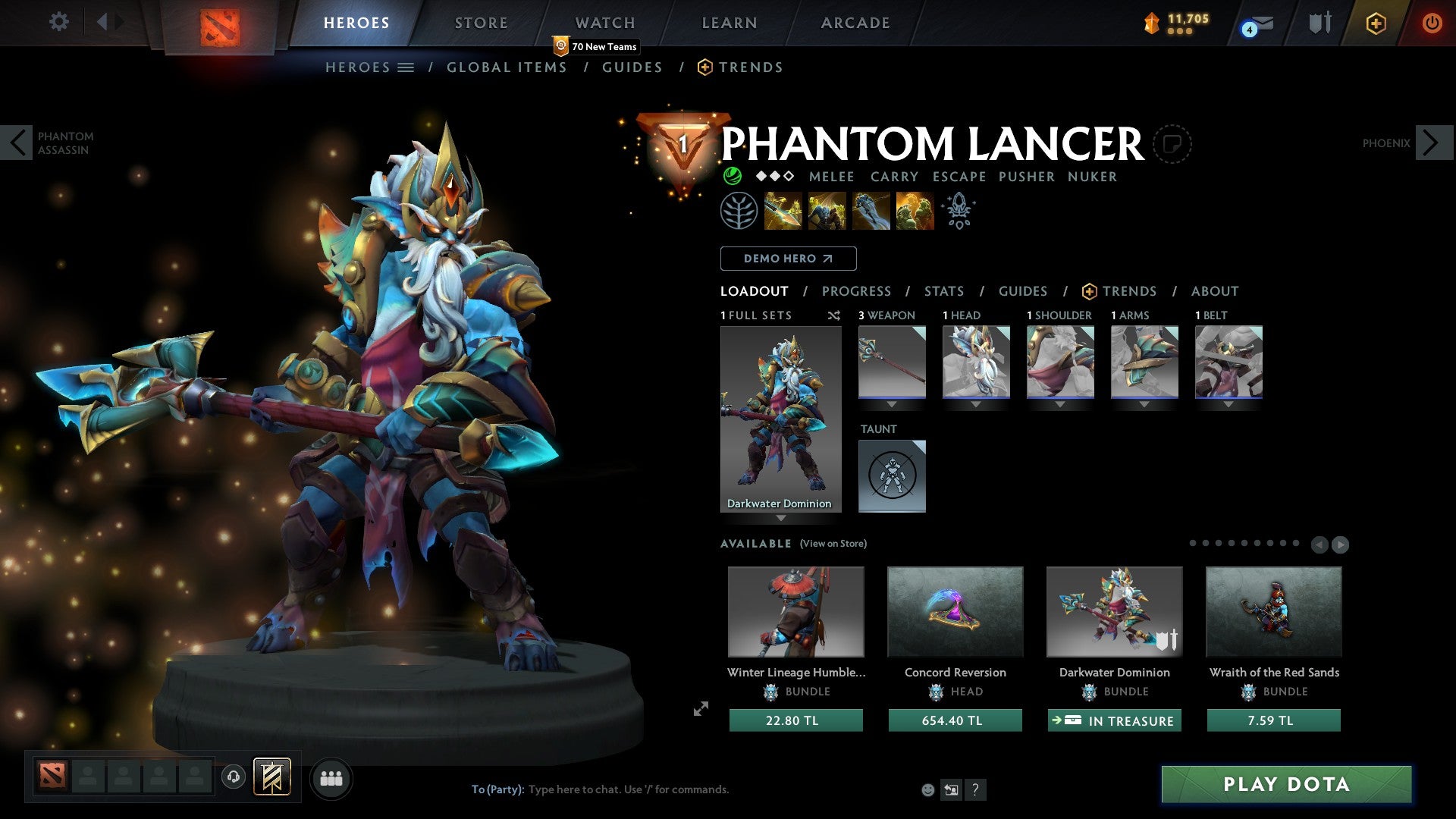Open the armory shield and sword icon
Image resolution: width=1456 pixels, height=819 pixels.
[1319, 23]
